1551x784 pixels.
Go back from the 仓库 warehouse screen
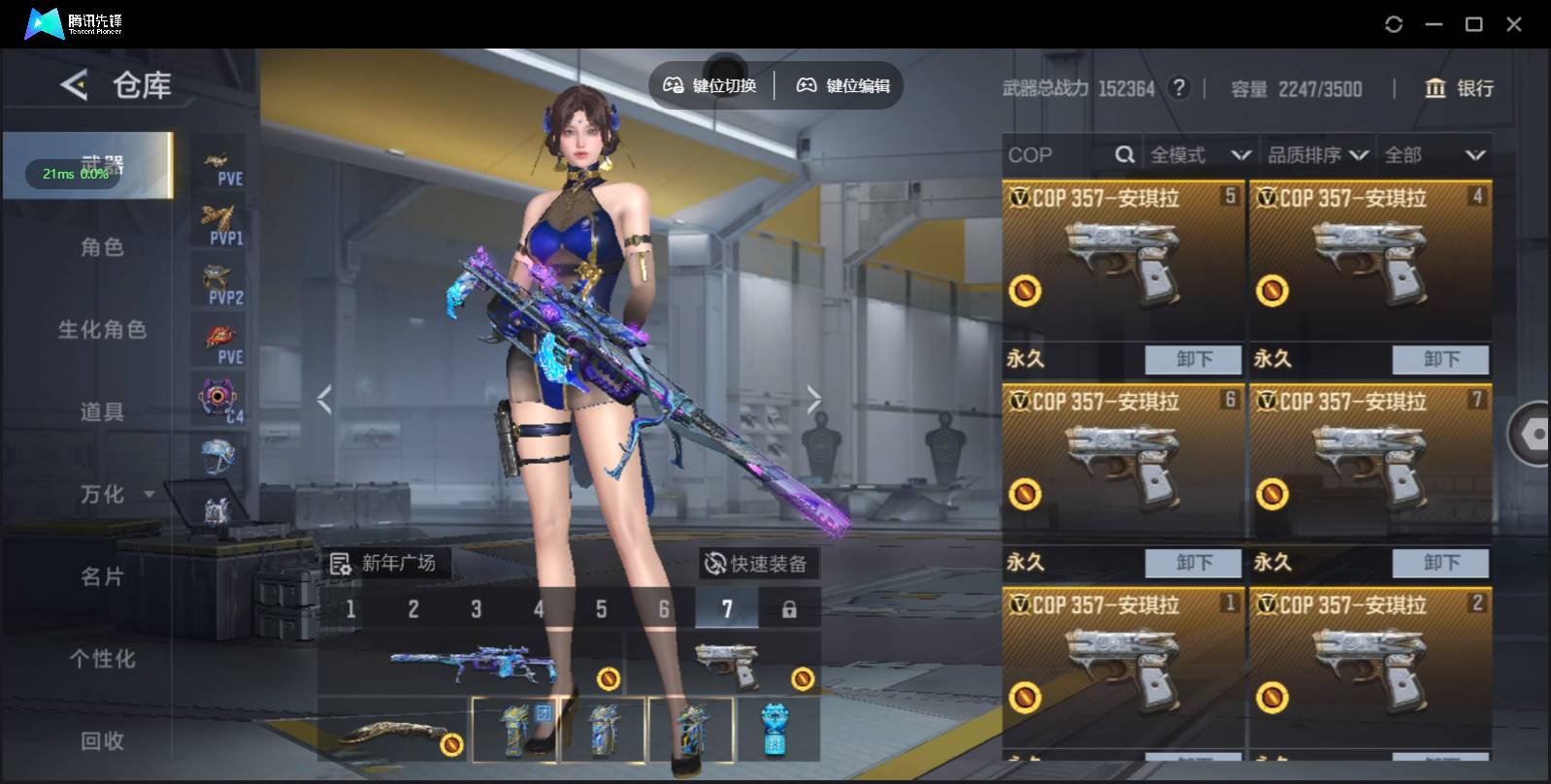[x=74, y=85]
